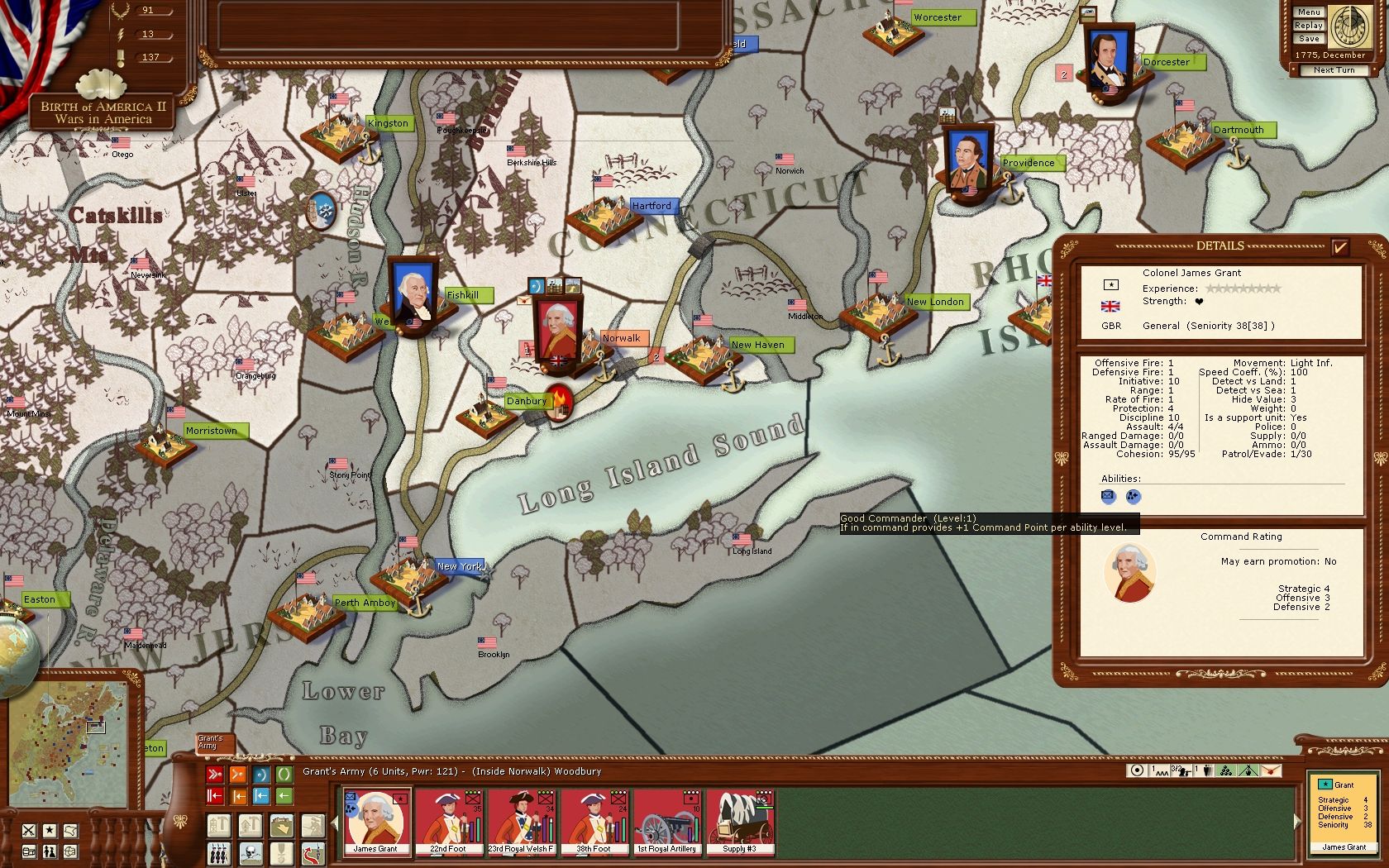Select the Norwalk army portrait on map

[558, 328]
